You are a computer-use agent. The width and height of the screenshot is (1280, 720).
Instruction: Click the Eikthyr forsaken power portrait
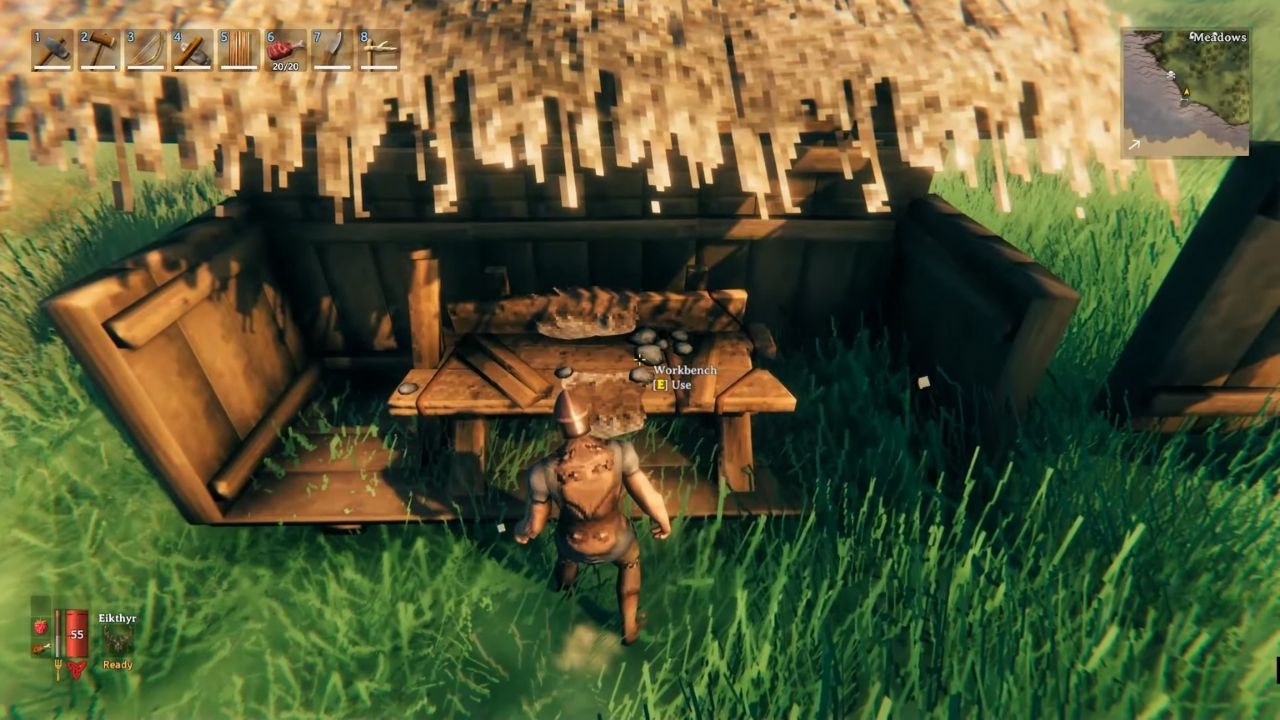point(117,638)
